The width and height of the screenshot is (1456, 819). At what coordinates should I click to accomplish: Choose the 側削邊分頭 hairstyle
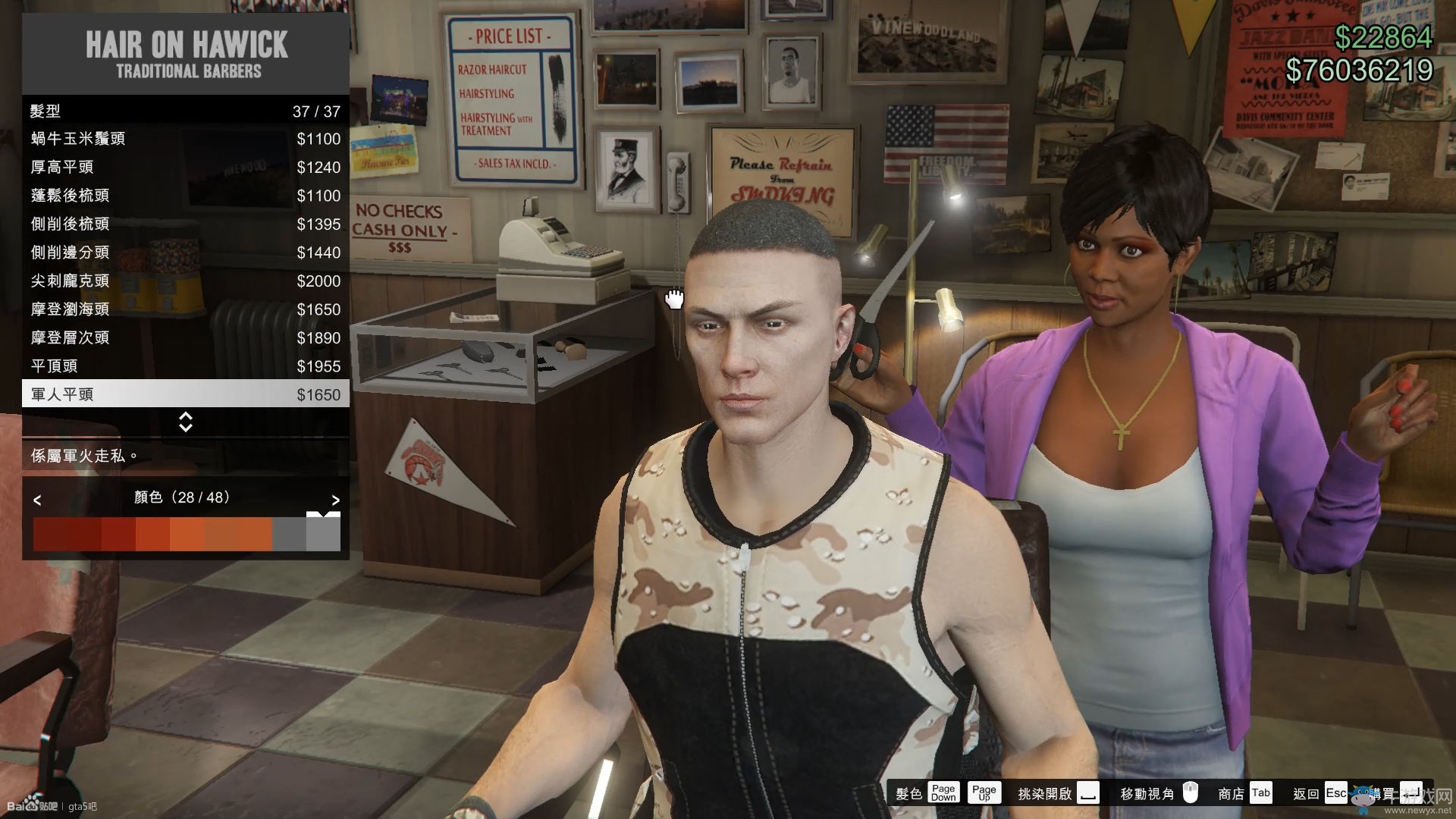(x=185, y=253)
